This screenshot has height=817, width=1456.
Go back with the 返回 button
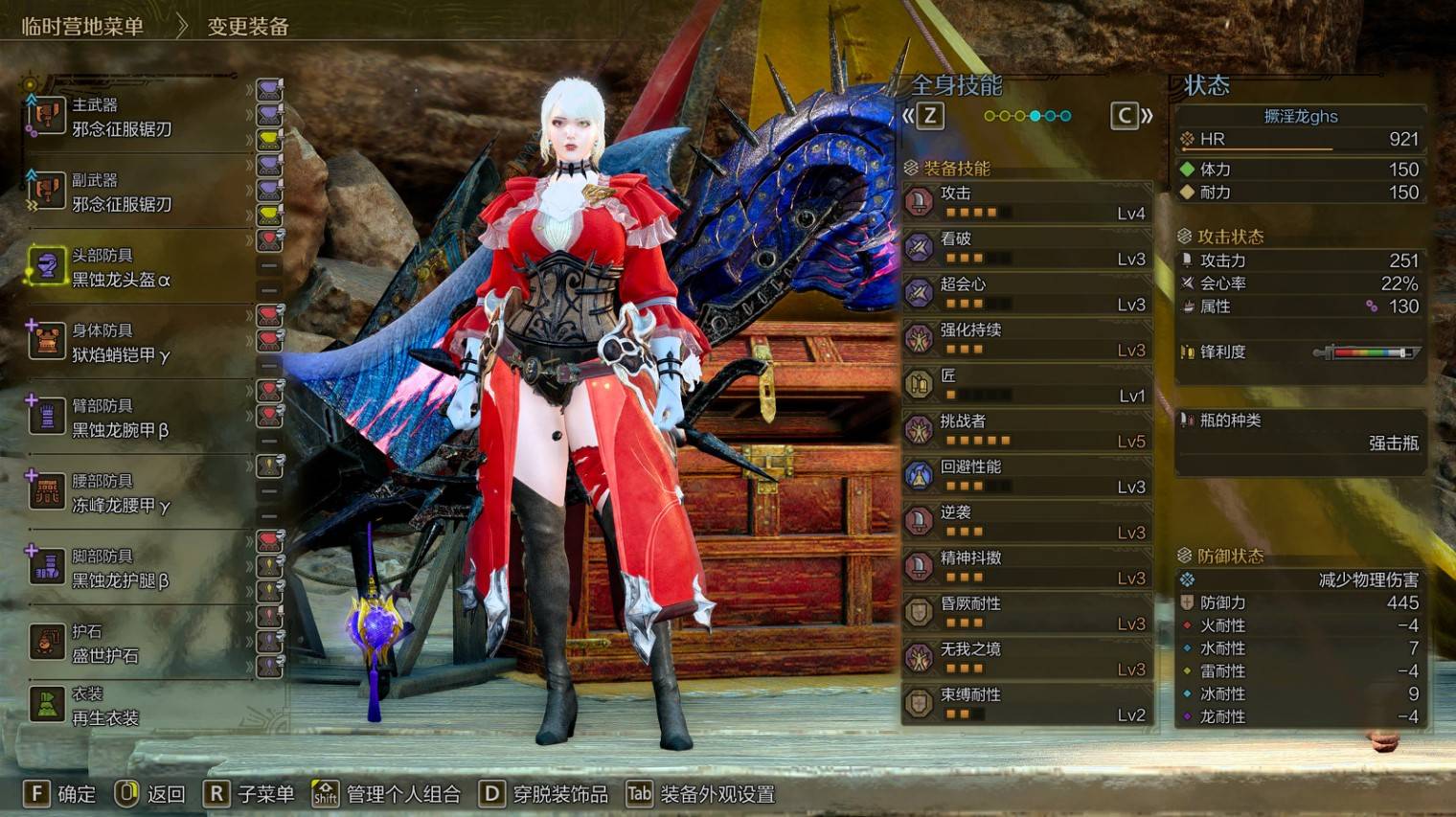(150, 794)
